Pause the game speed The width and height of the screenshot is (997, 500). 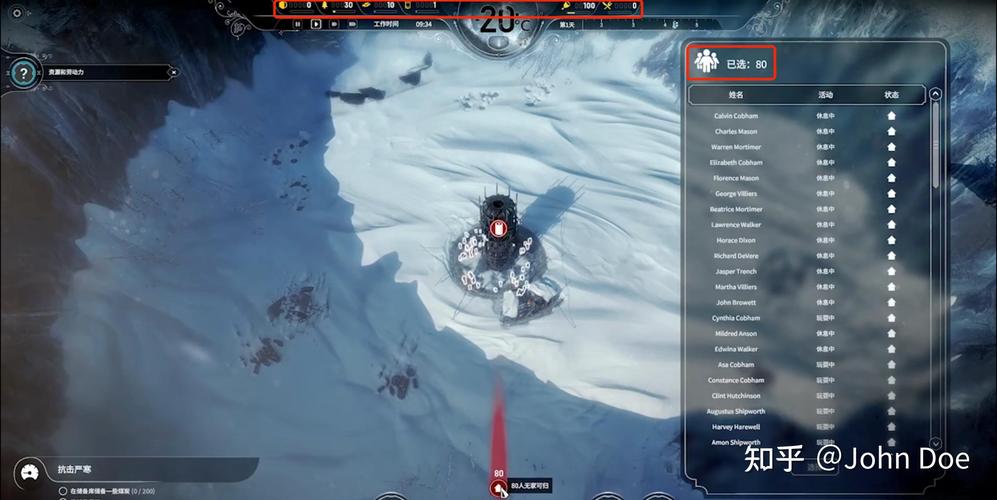[298, 24]
